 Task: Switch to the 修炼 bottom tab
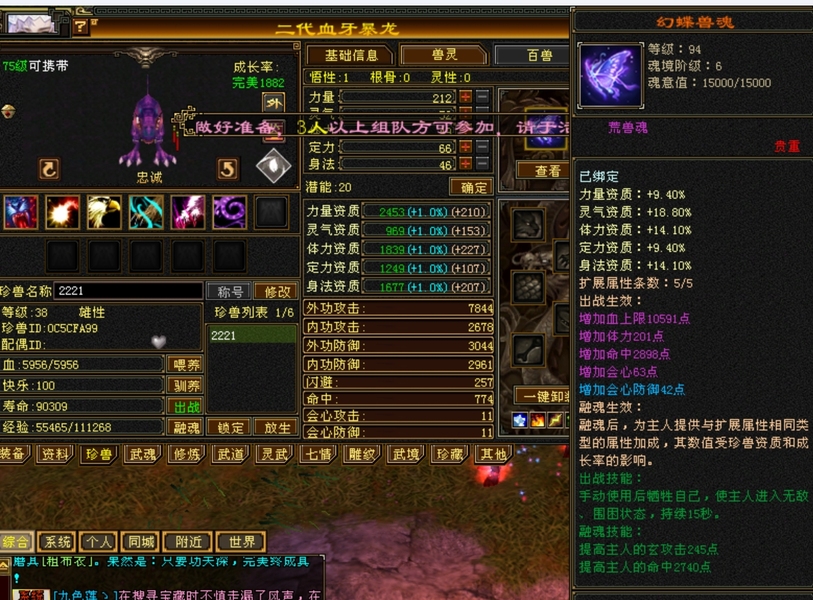pos(186,455)
